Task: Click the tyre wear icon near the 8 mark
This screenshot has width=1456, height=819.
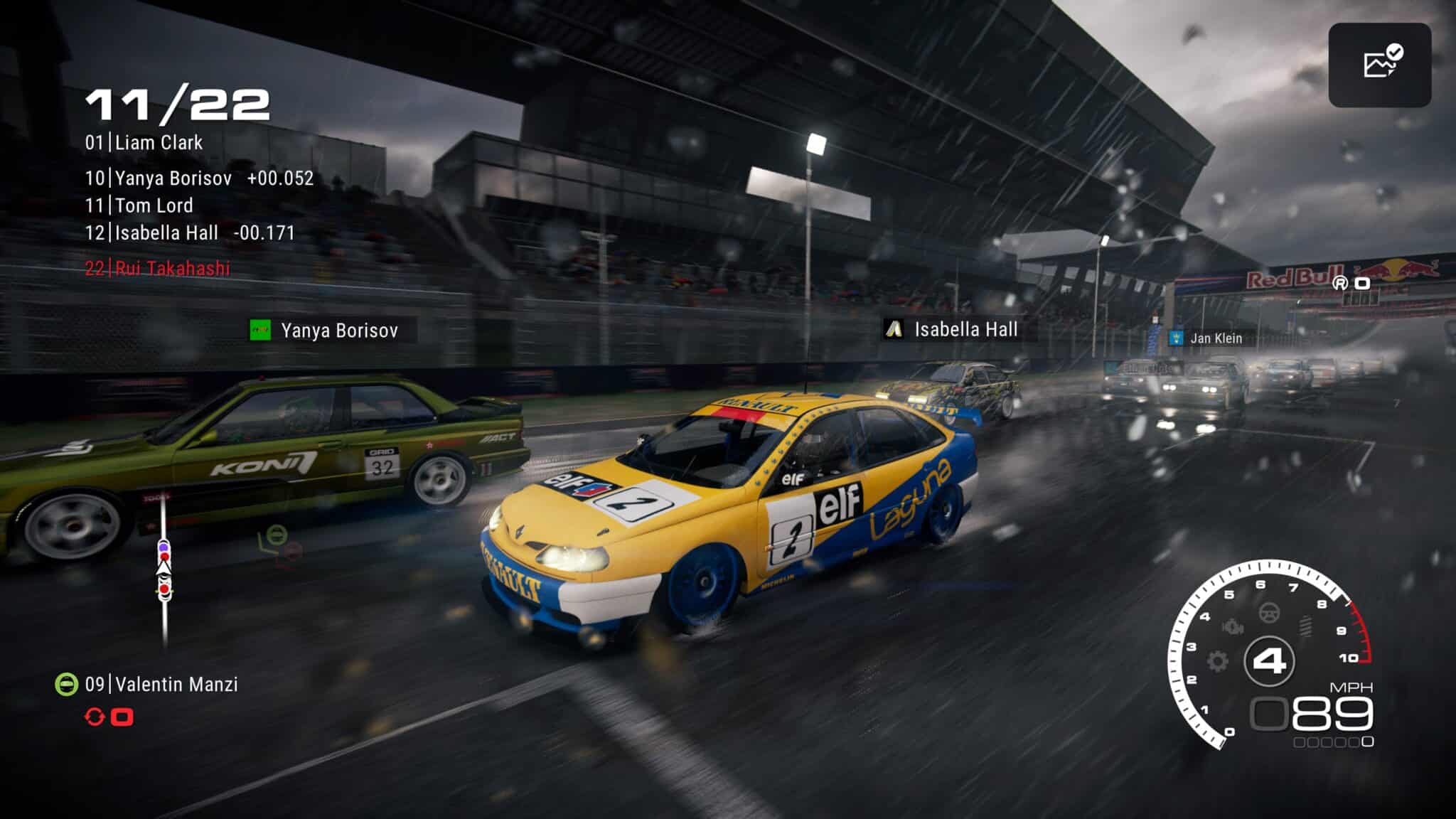Action: click(1305, 626)
